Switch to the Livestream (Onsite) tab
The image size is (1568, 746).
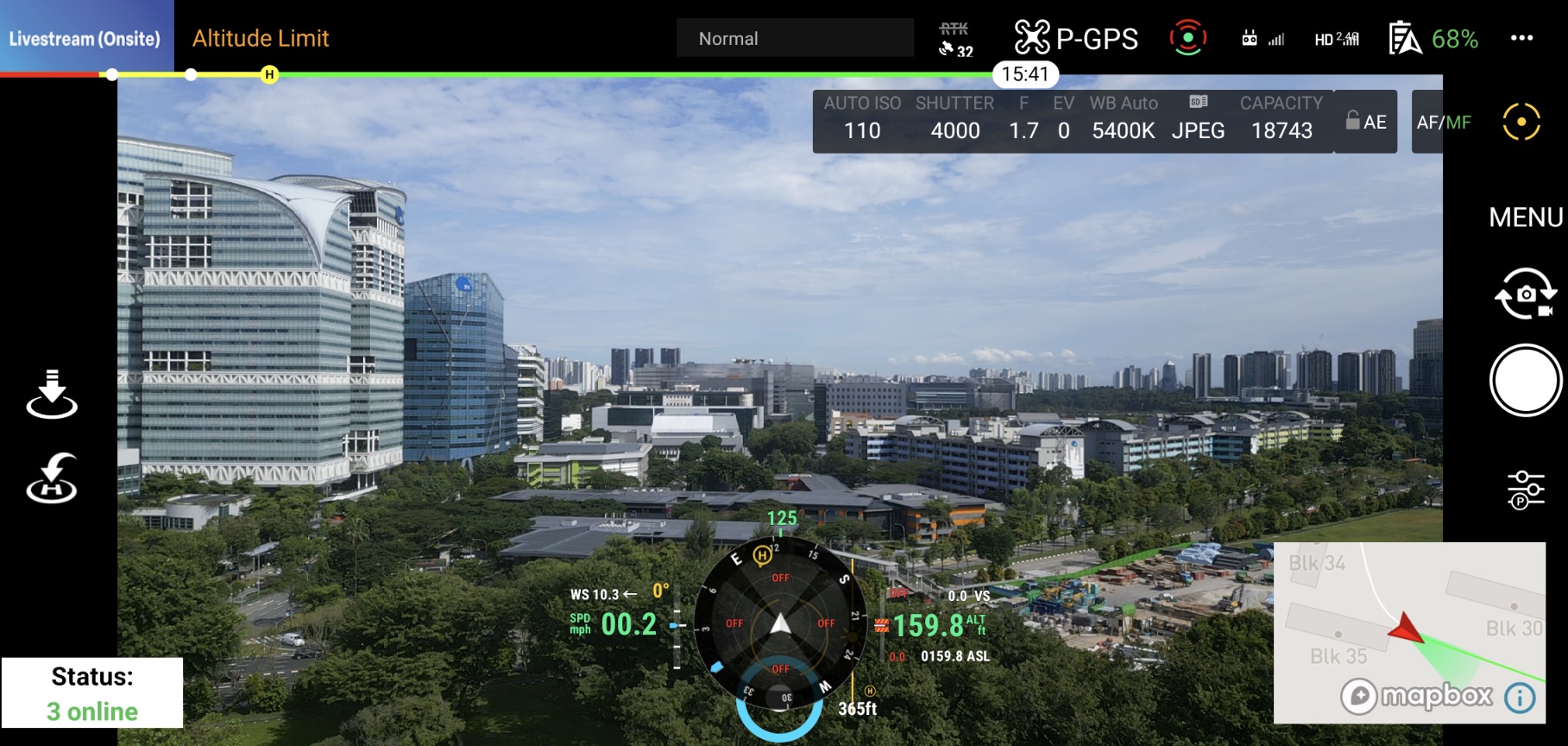(x=85, y=38)
